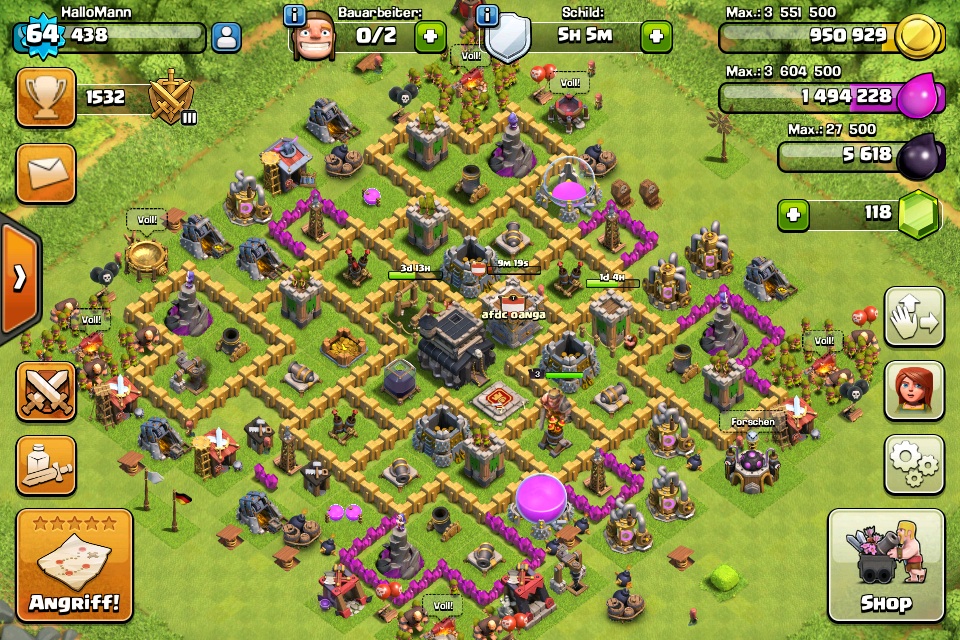Viewport: 960px width, 640px height.
Task: Activate the base layout edit hand button
Action: click(x=914, y=317)
